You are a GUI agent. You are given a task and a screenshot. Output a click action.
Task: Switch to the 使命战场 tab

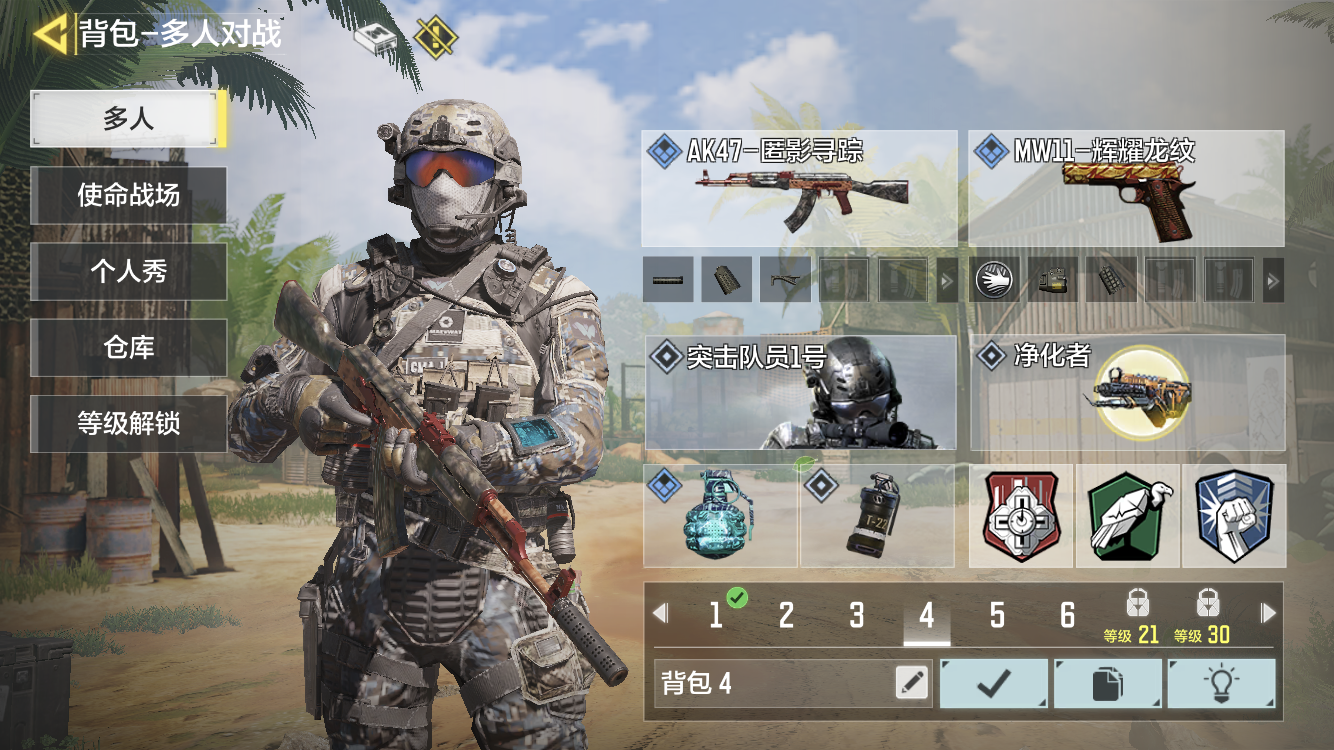tap(128, 195)
